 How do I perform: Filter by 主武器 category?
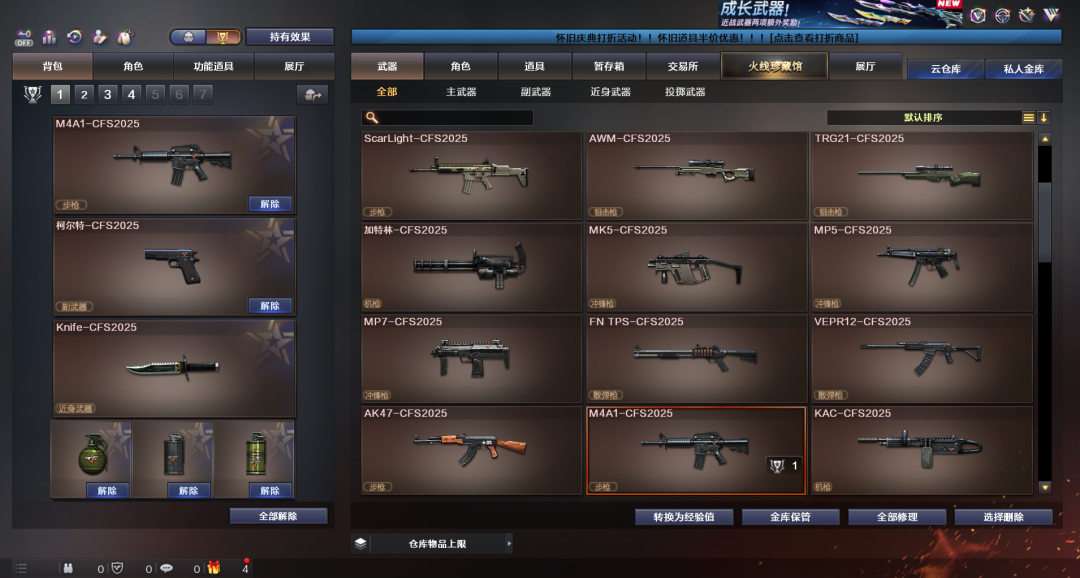(x=461, y=92)
